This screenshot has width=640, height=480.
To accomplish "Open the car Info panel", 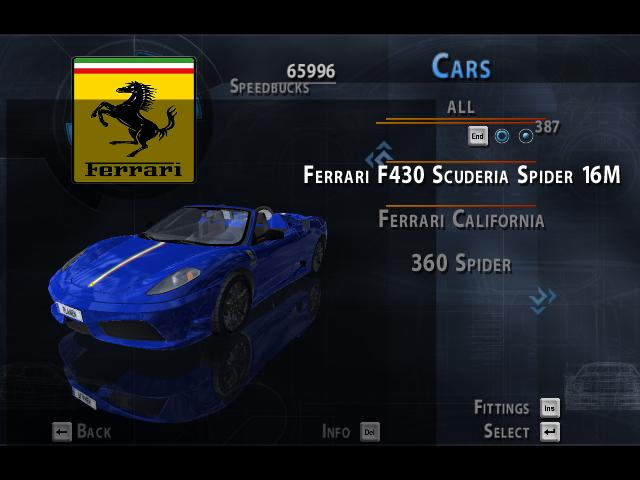I will [x=351, y=432].
